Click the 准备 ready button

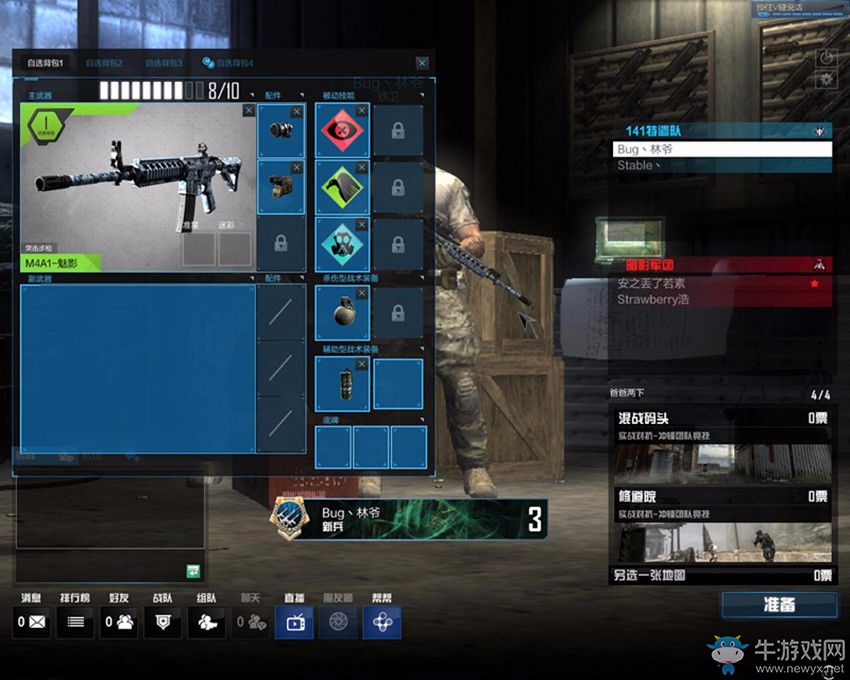(779, 605)
